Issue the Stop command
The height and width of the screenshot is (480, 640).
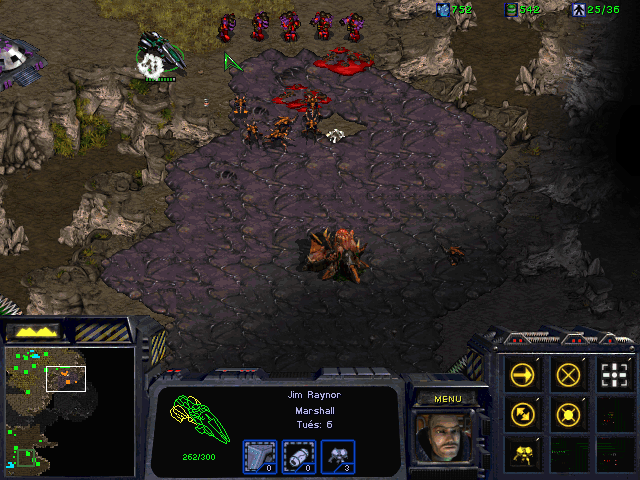[569, 375]
